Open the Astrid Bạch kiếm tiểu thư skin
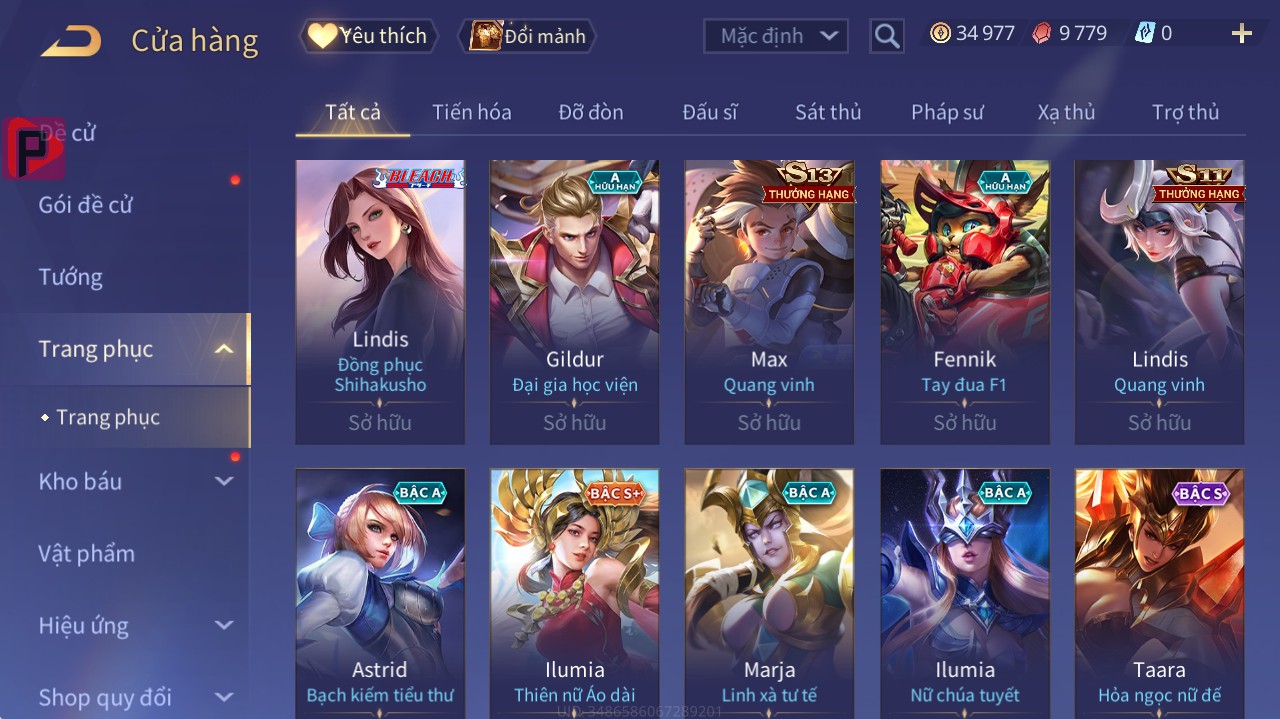Image resolution: width=1280 pixels, height=719 pixels. point(380,592)
